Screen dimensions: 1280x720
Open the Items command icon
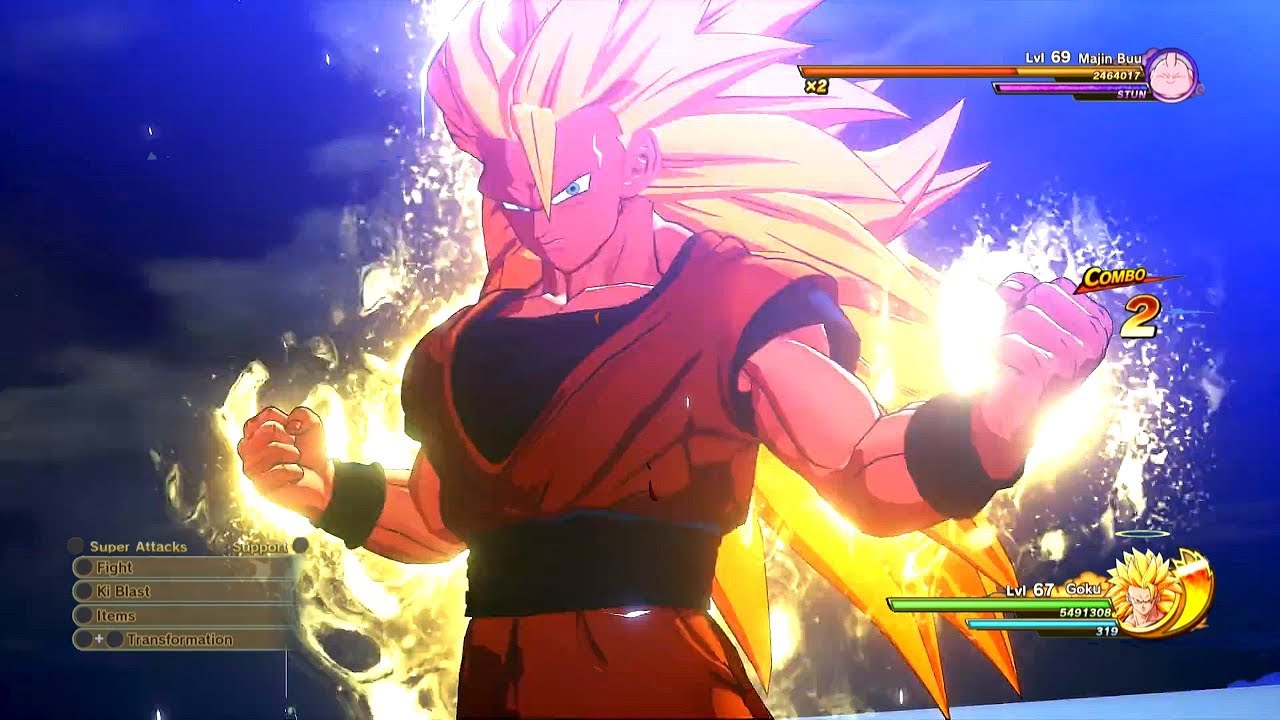[x=84, y=617]
